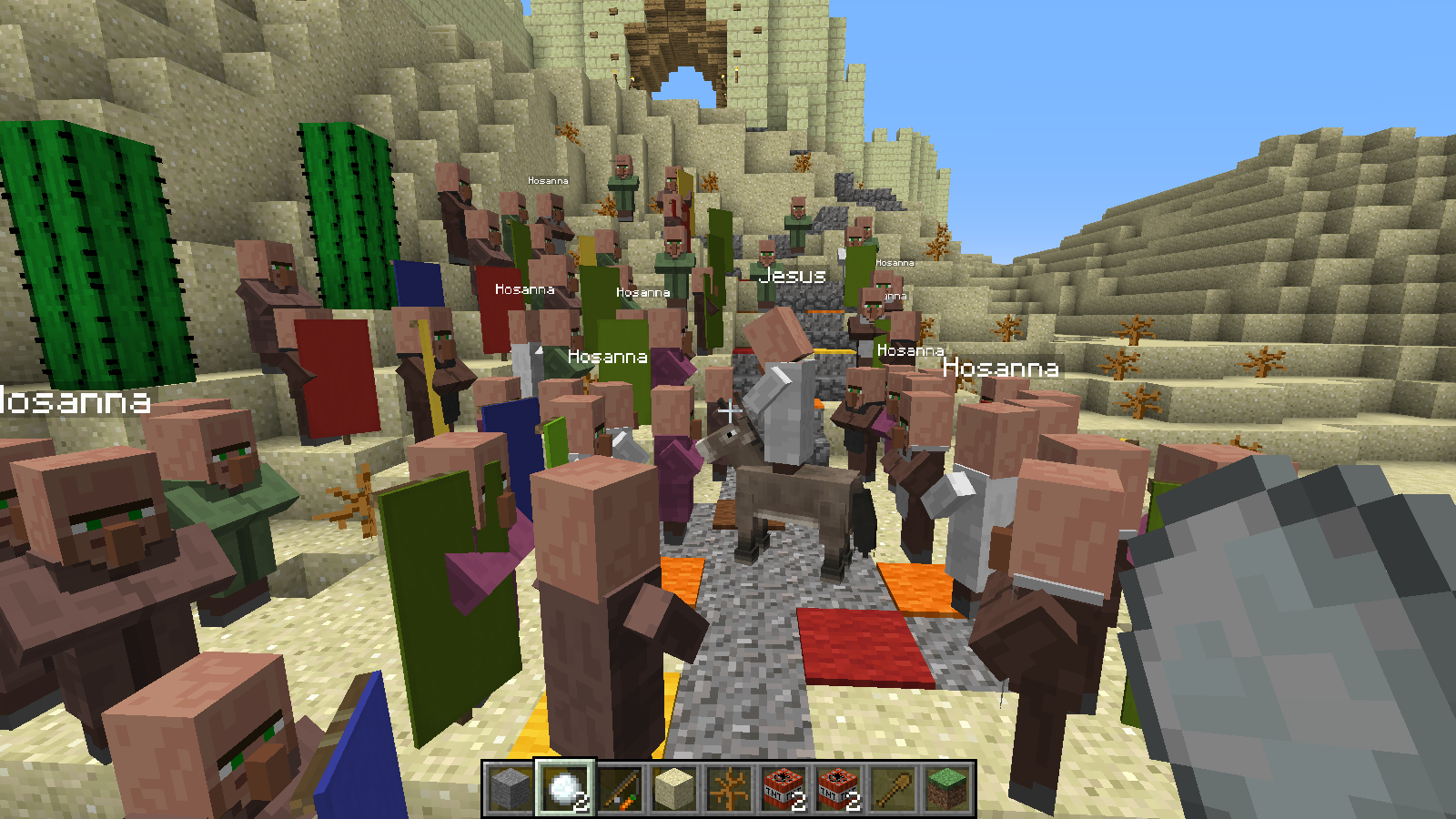Choose the grass block hotbar slot
The height and width of the screenshot is (819, 1456).
click(947, 788)
